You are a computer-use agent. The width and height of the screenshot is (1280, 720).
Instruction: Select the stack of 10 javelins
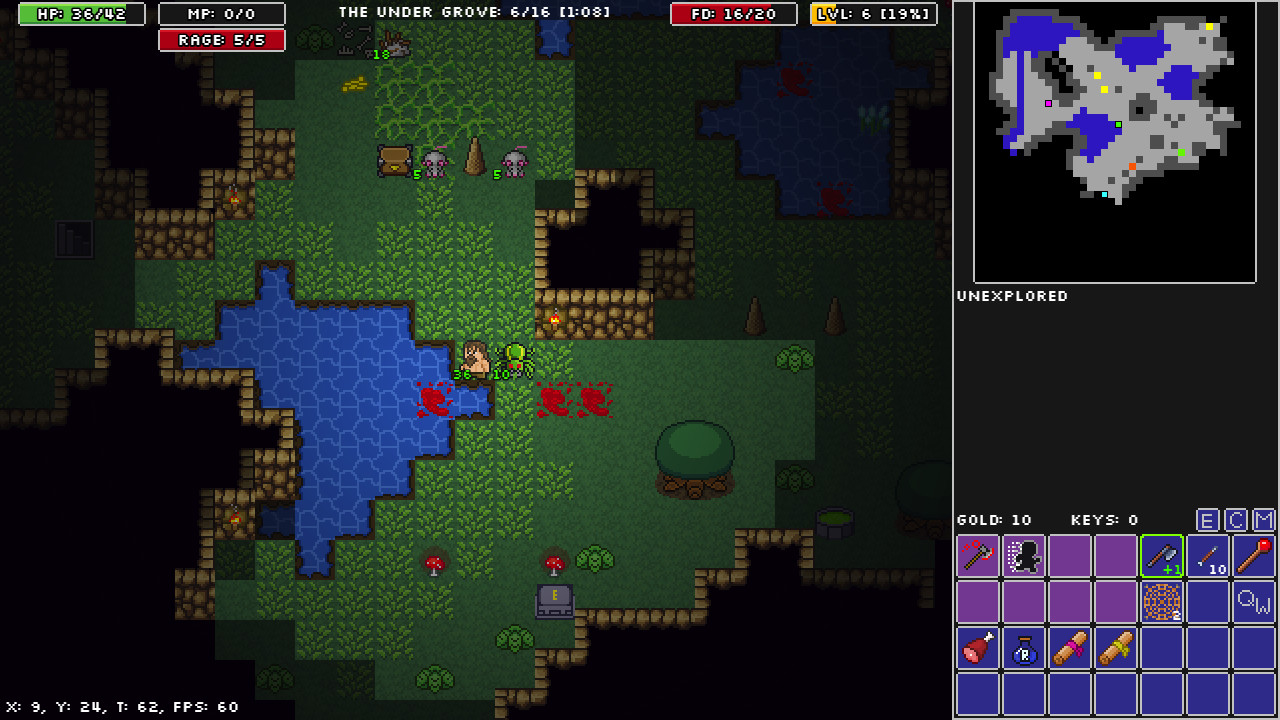pos(1208,556)
